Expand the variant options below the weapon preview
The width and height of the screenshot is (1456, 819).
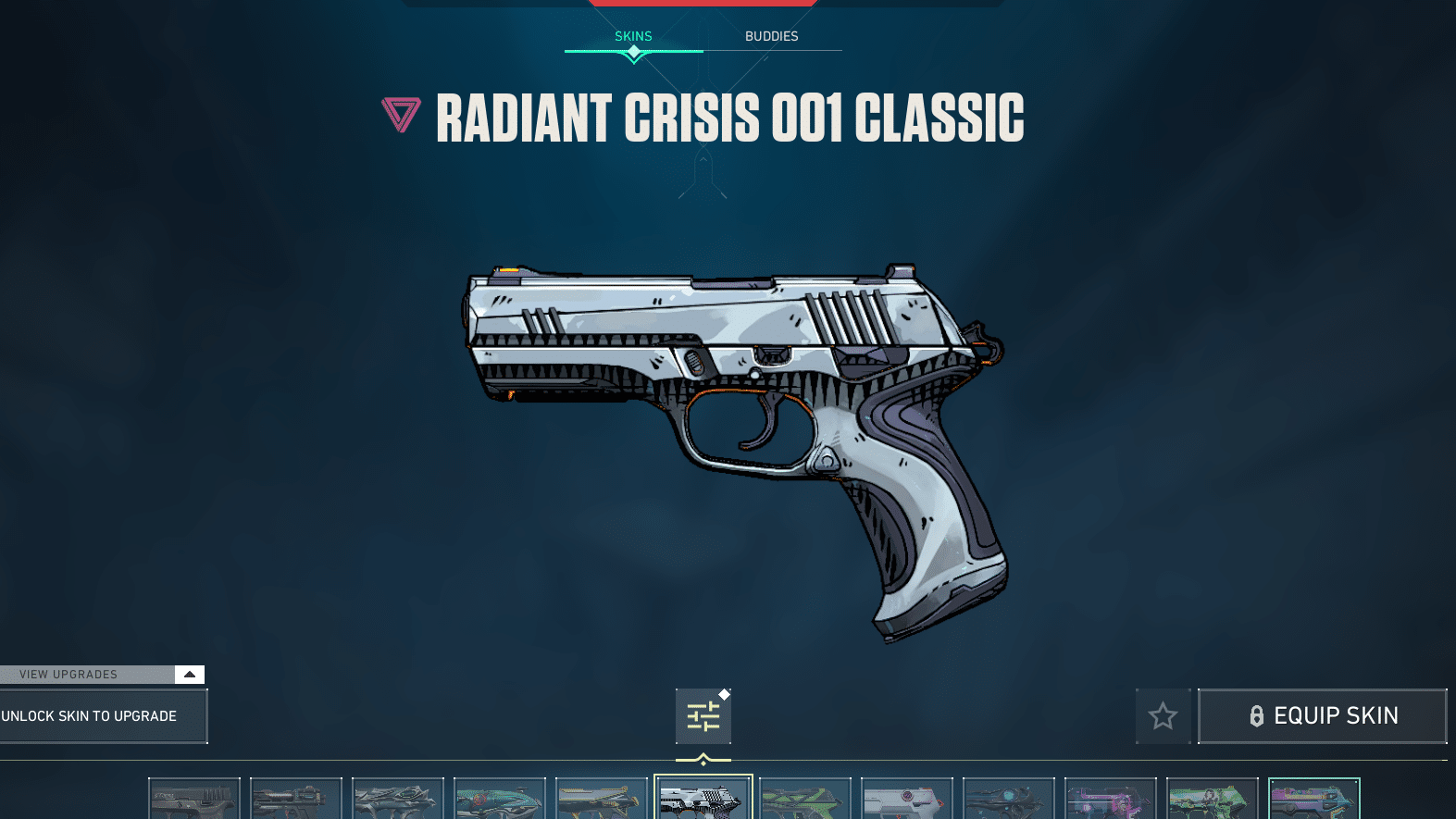tap(703, 715)
